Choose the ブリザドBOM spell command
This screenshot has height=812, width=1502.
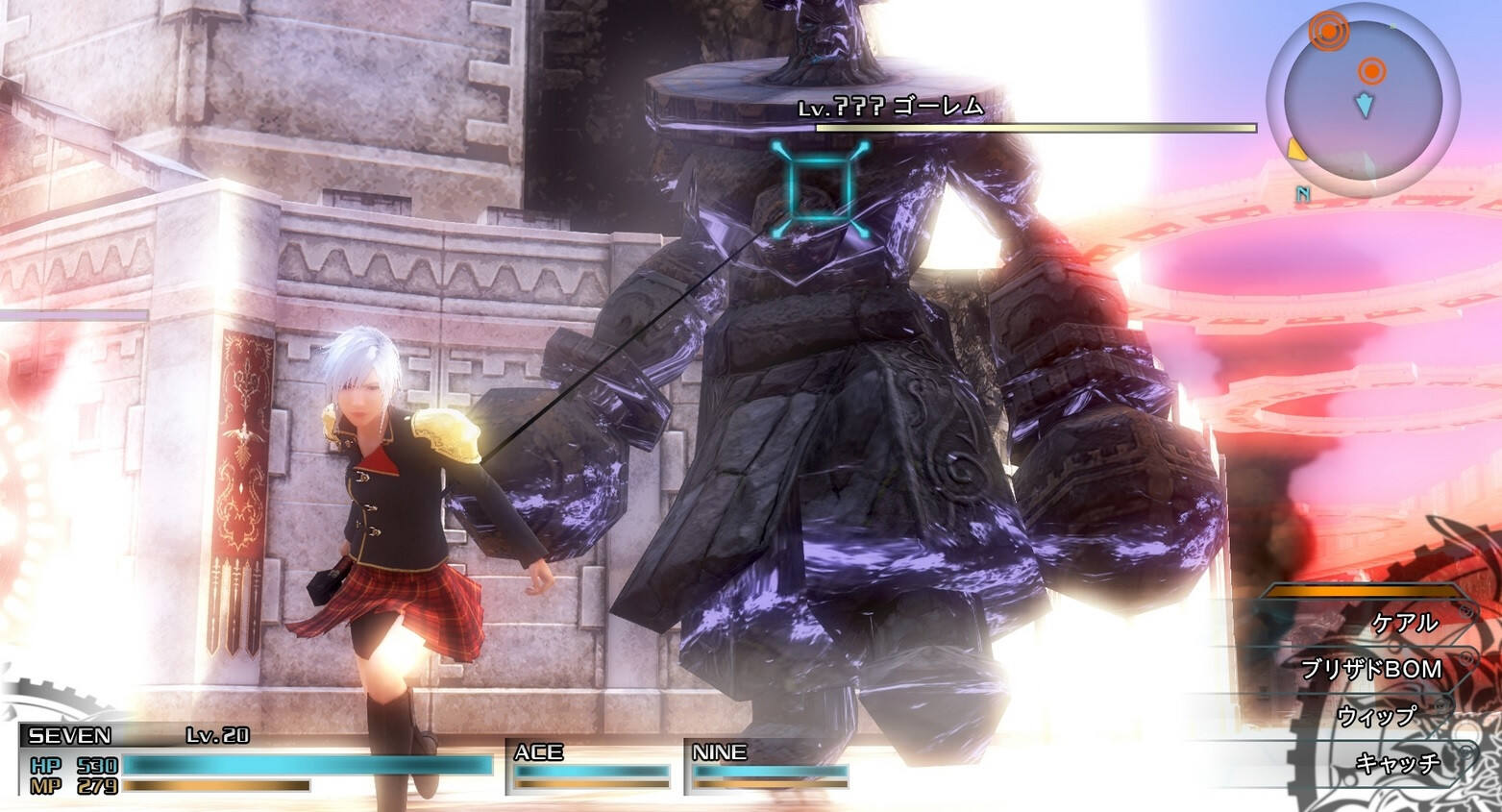1371,669
